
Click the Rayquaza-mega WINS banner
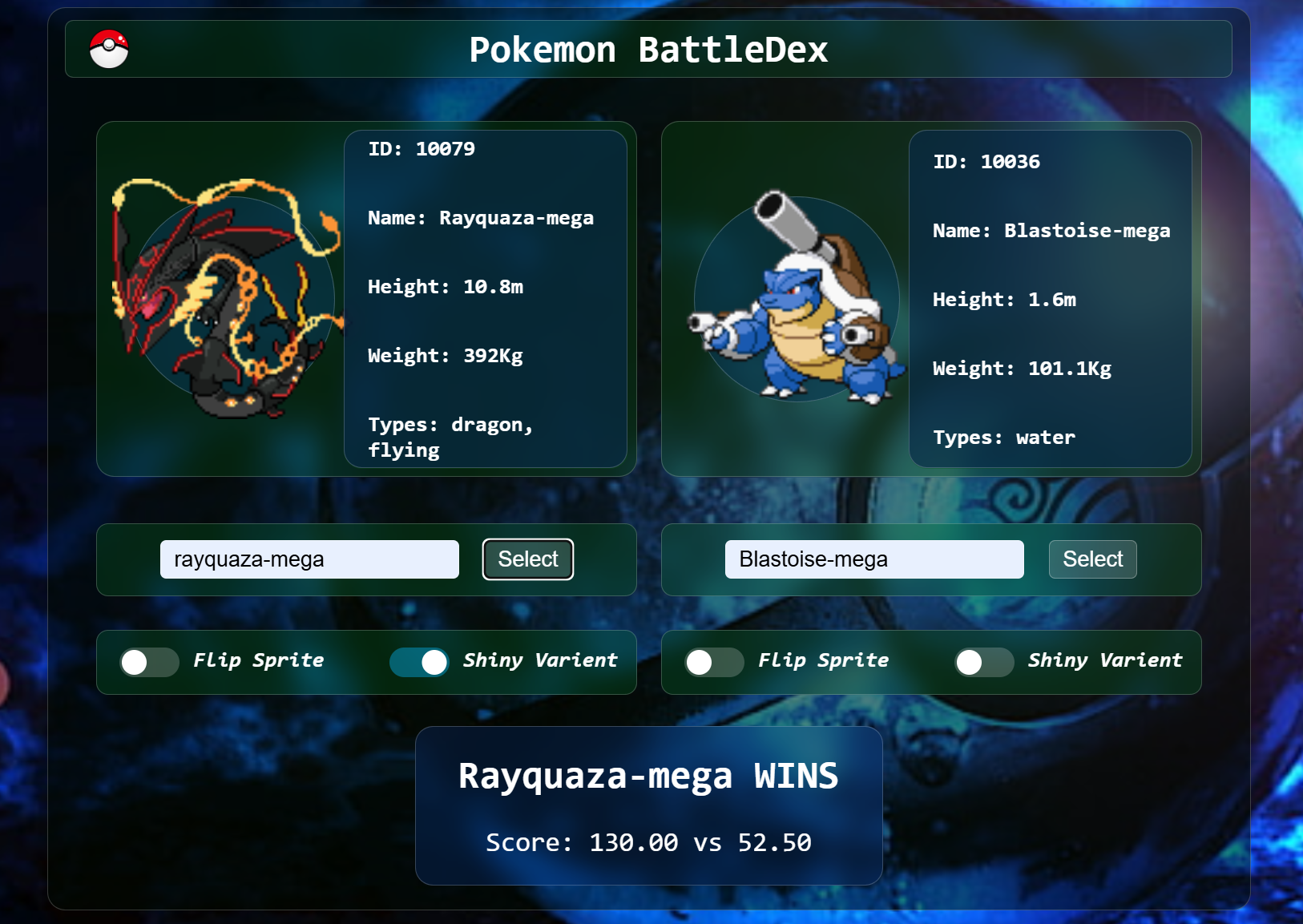tap(648, 774)
